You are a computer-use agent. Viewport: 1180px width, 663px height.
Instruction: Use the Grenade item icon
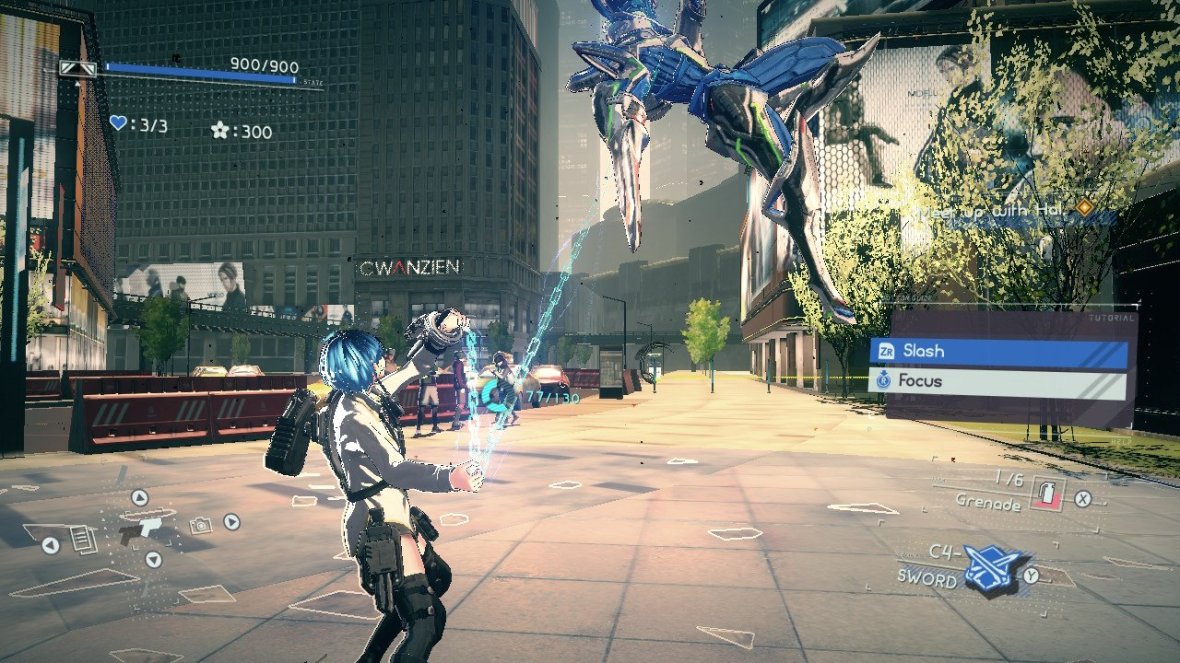(1047, 492)
